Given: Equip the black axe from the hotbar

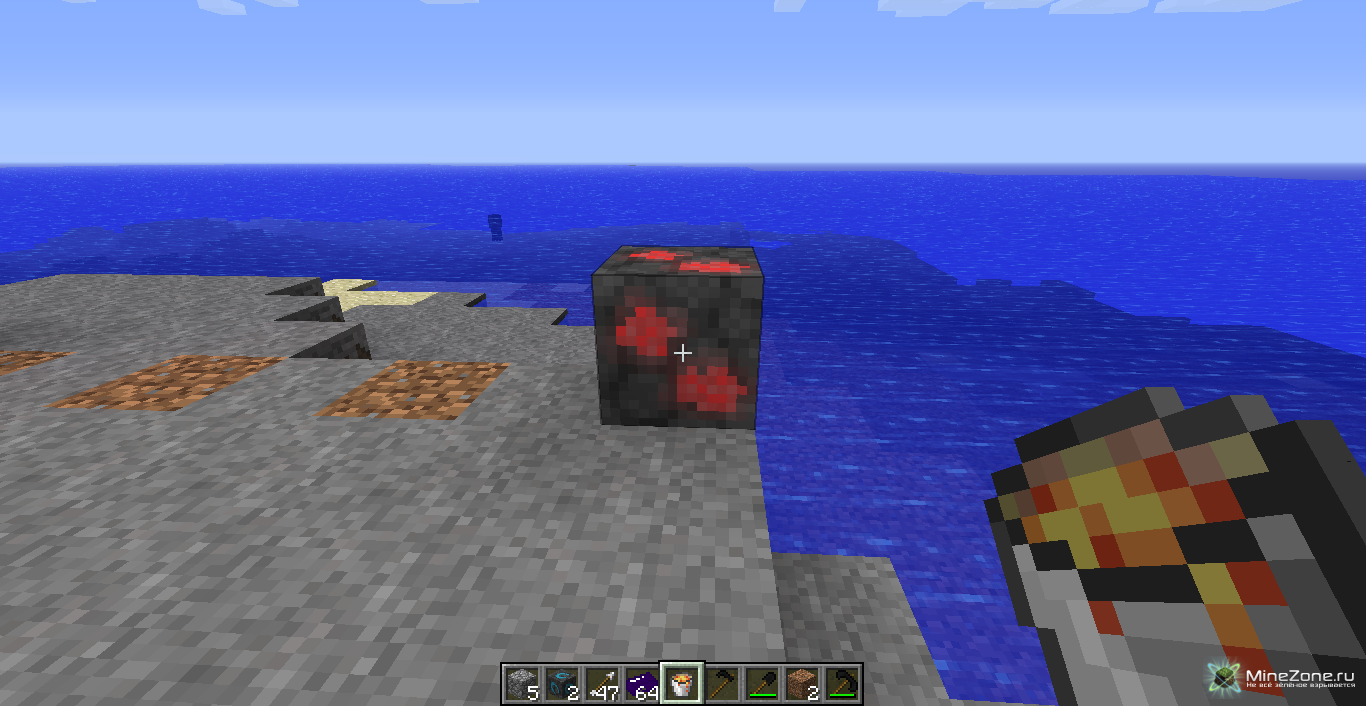Looking at the screenshot, I should (x=722, y=684).
